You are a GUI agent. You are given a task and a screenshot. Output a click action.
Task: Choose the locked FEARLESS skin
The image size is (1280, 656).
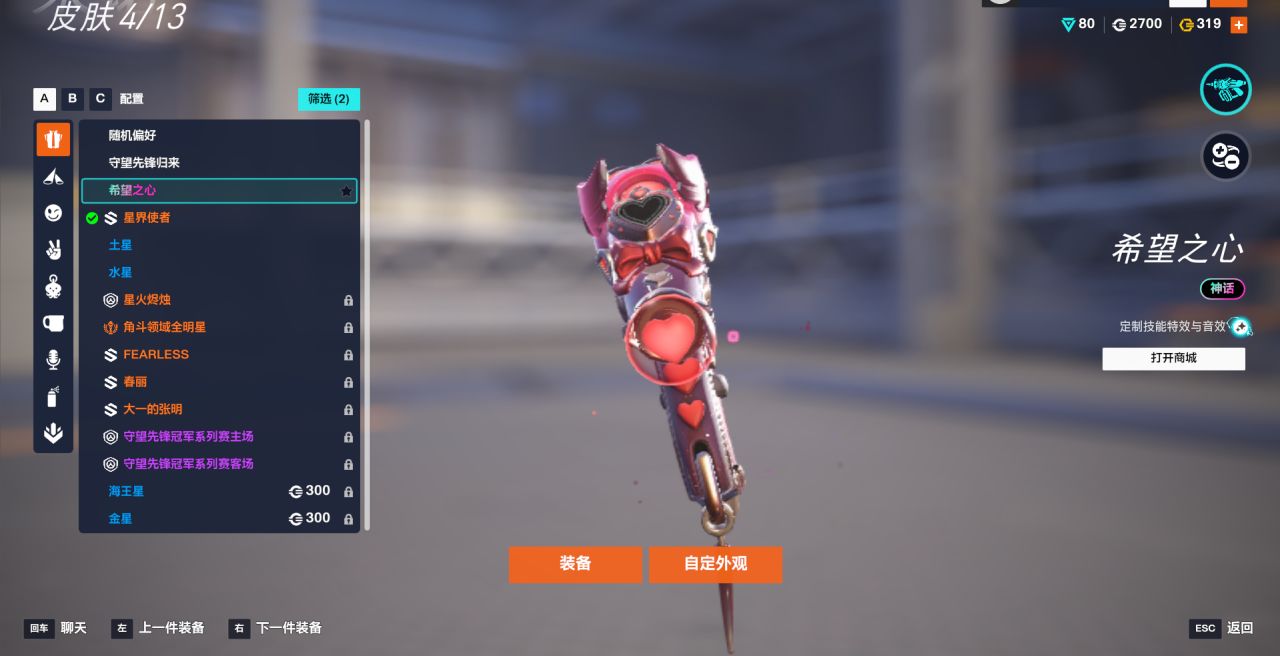(x=156, y=354)
